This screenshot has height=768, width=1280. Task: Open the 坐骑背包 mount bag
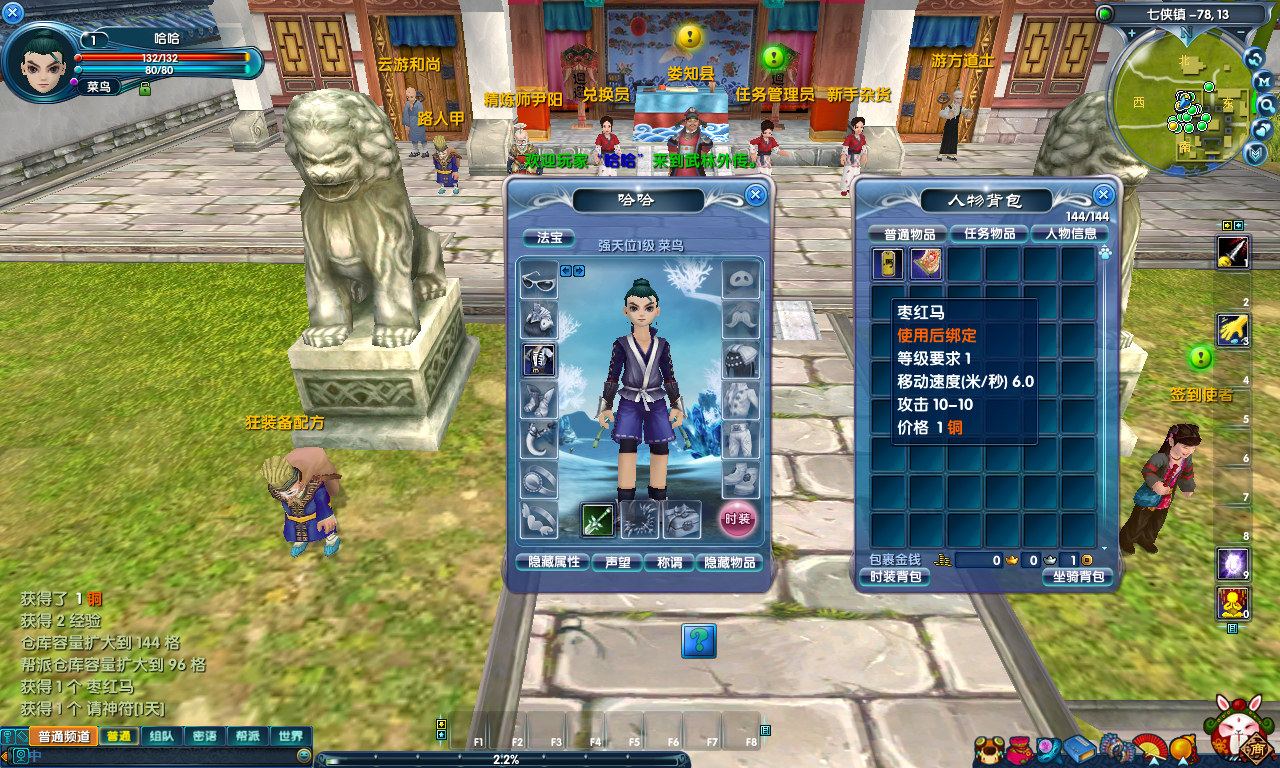click(1077, 577)
